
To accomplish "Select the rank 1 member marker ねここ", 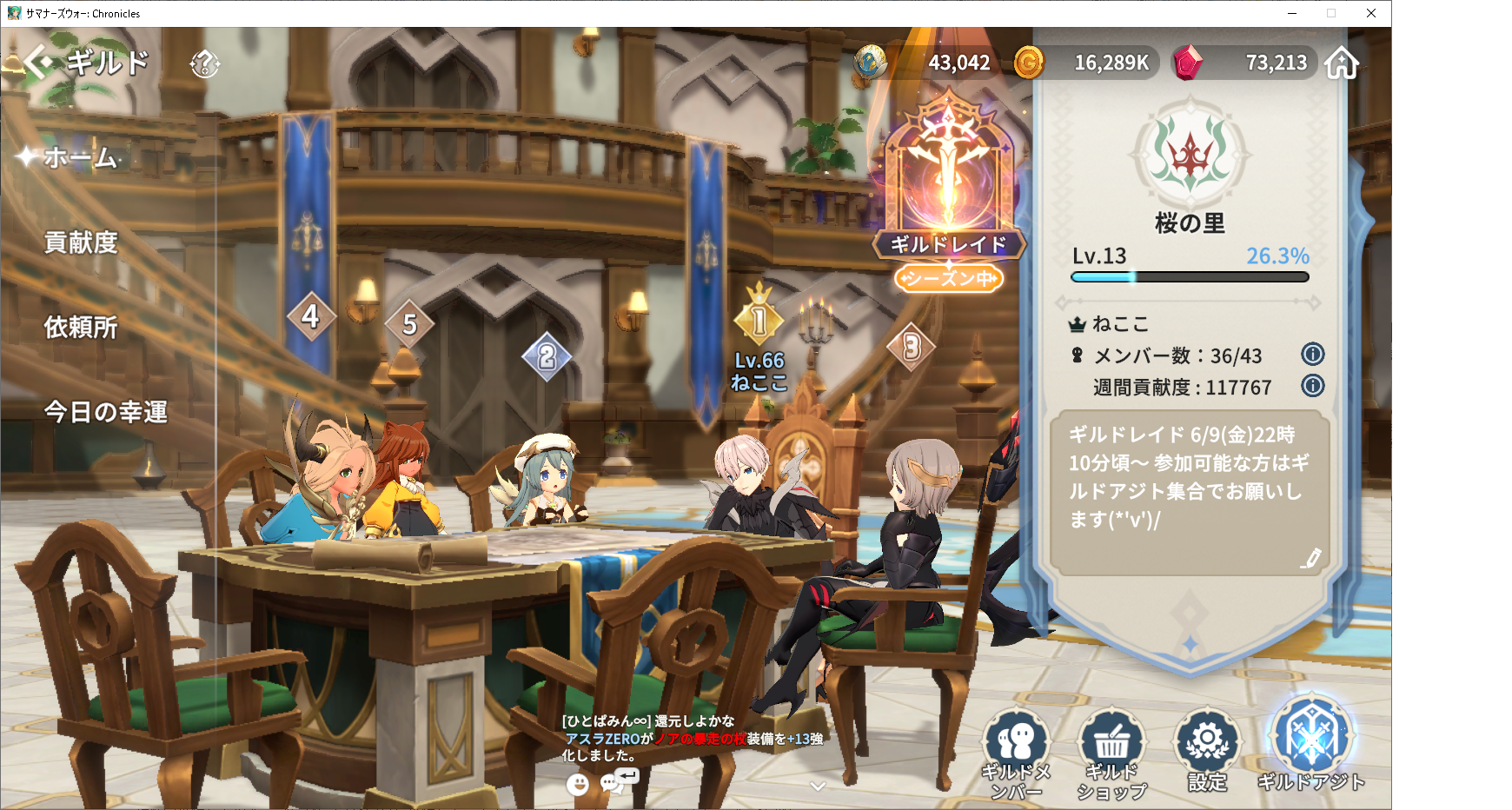I will coord(759,322).
